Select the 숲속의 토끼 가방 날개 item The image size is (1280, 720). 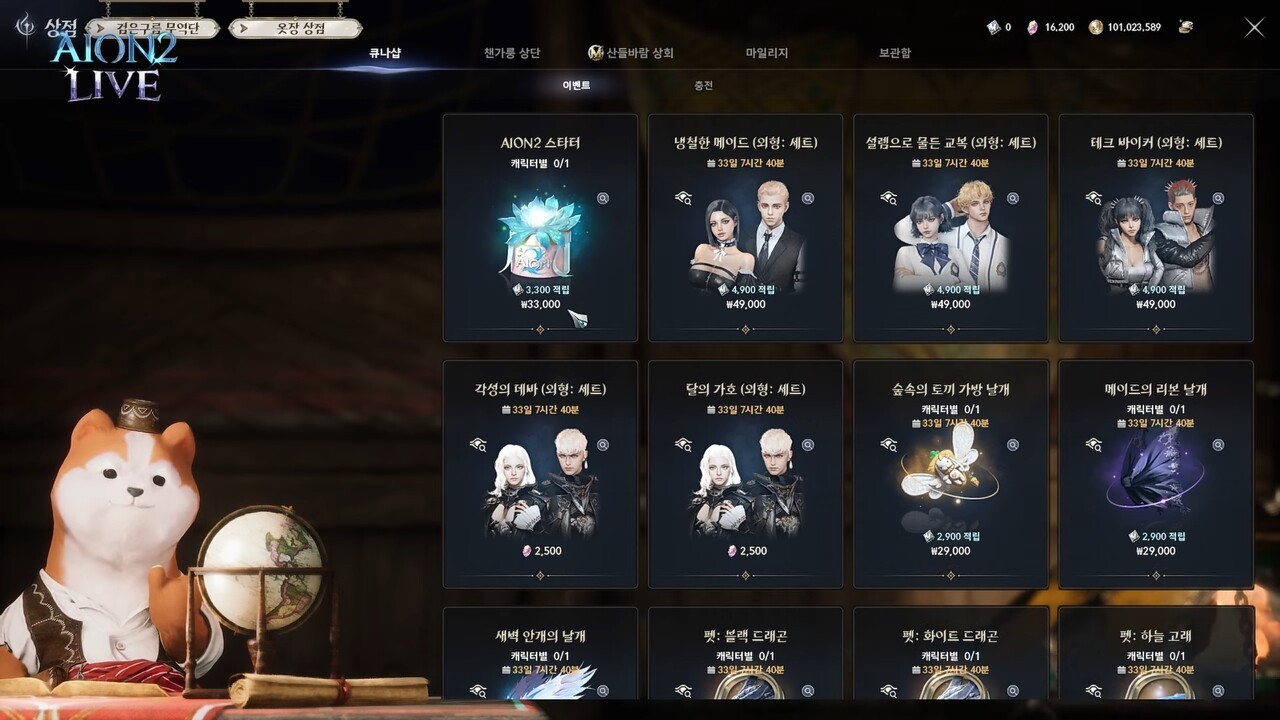(x=951, y=474)
